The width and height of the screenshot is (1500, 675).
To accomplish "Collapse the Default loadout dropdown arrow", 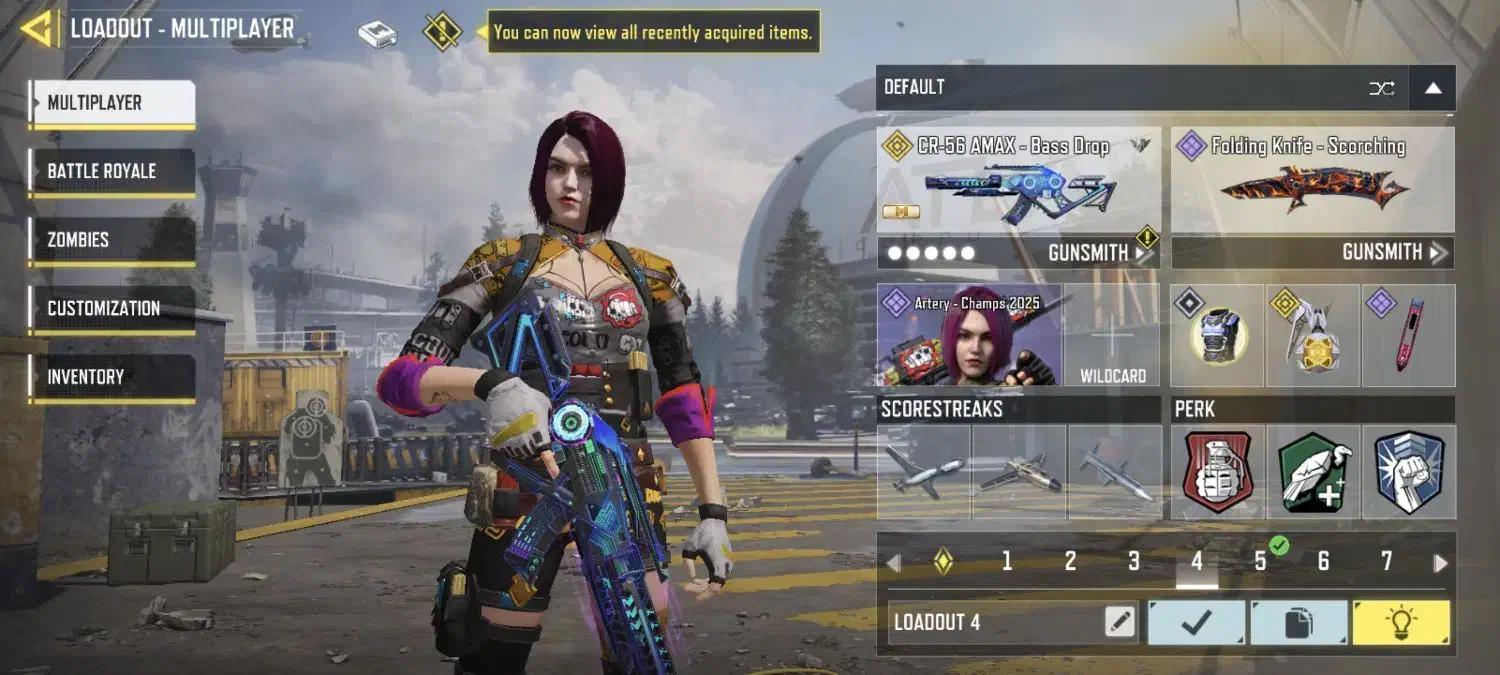I will point(1432,88).
